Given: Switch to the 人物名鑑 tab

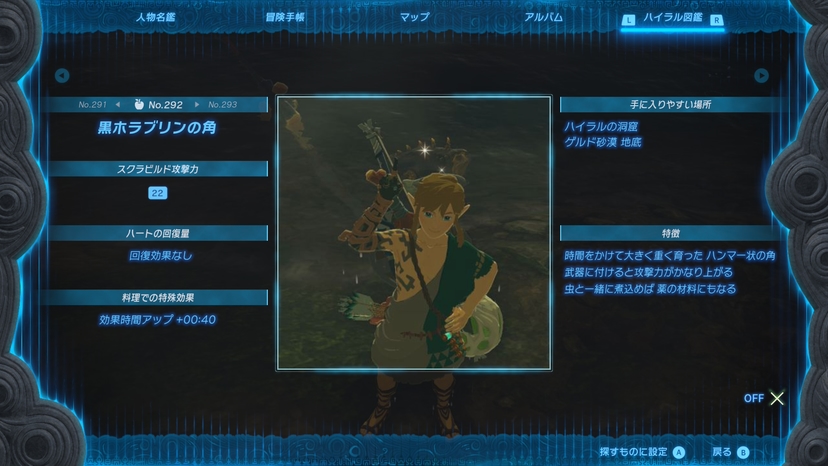Looking at the screenshot, I should [155, 17].
